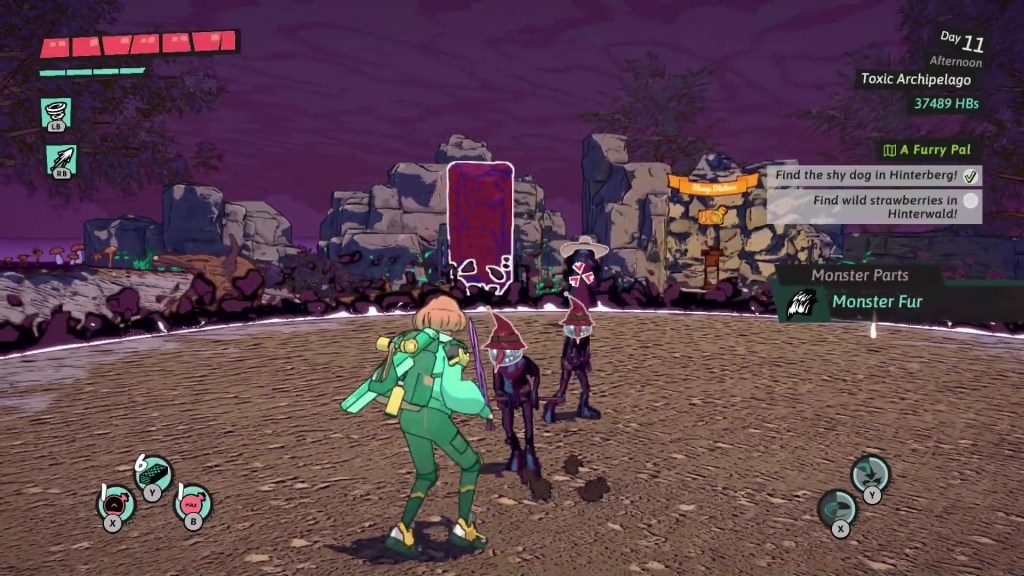Viewport: 1024px width, 576px height.
Task: Use the green mesh block item
Action: 153,473
